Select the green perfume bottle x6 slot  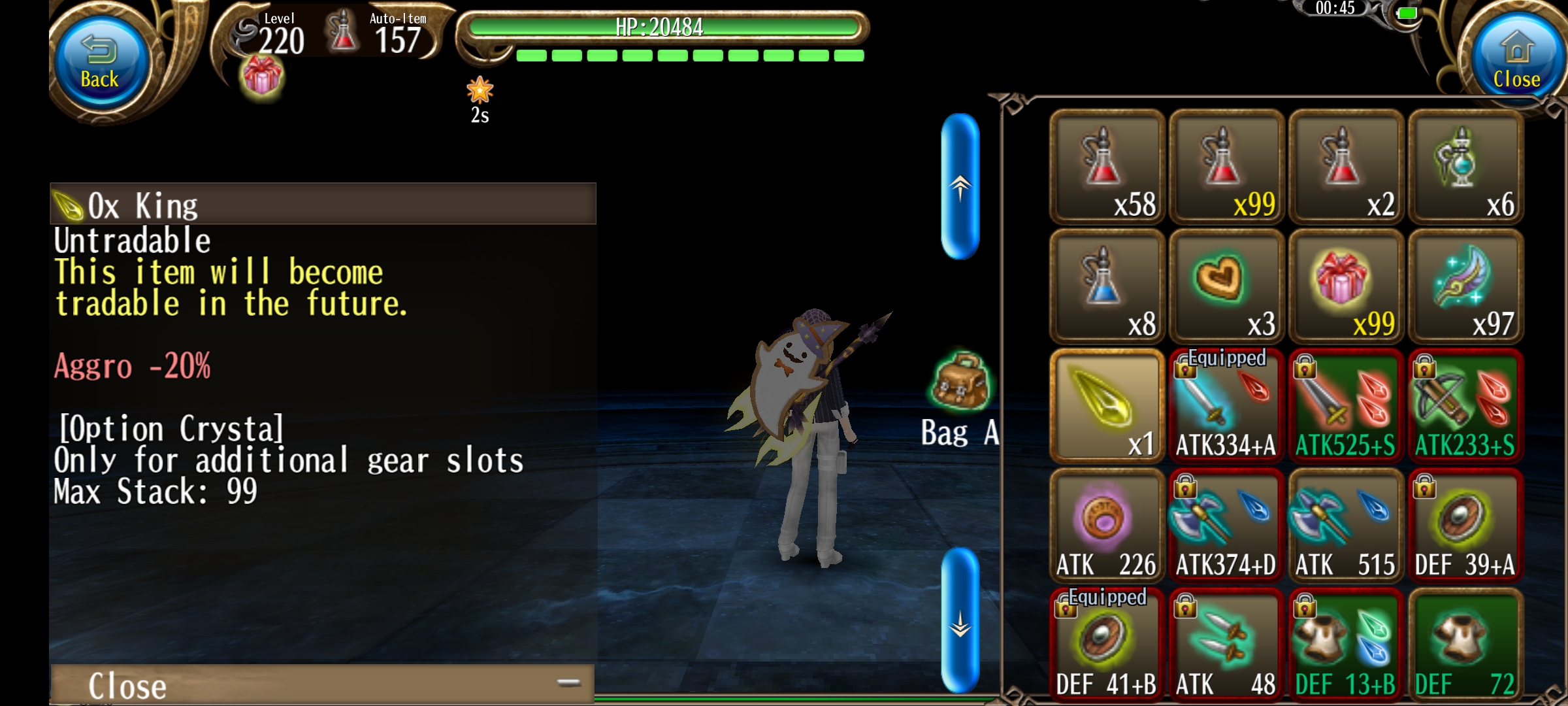point(1465,167)
